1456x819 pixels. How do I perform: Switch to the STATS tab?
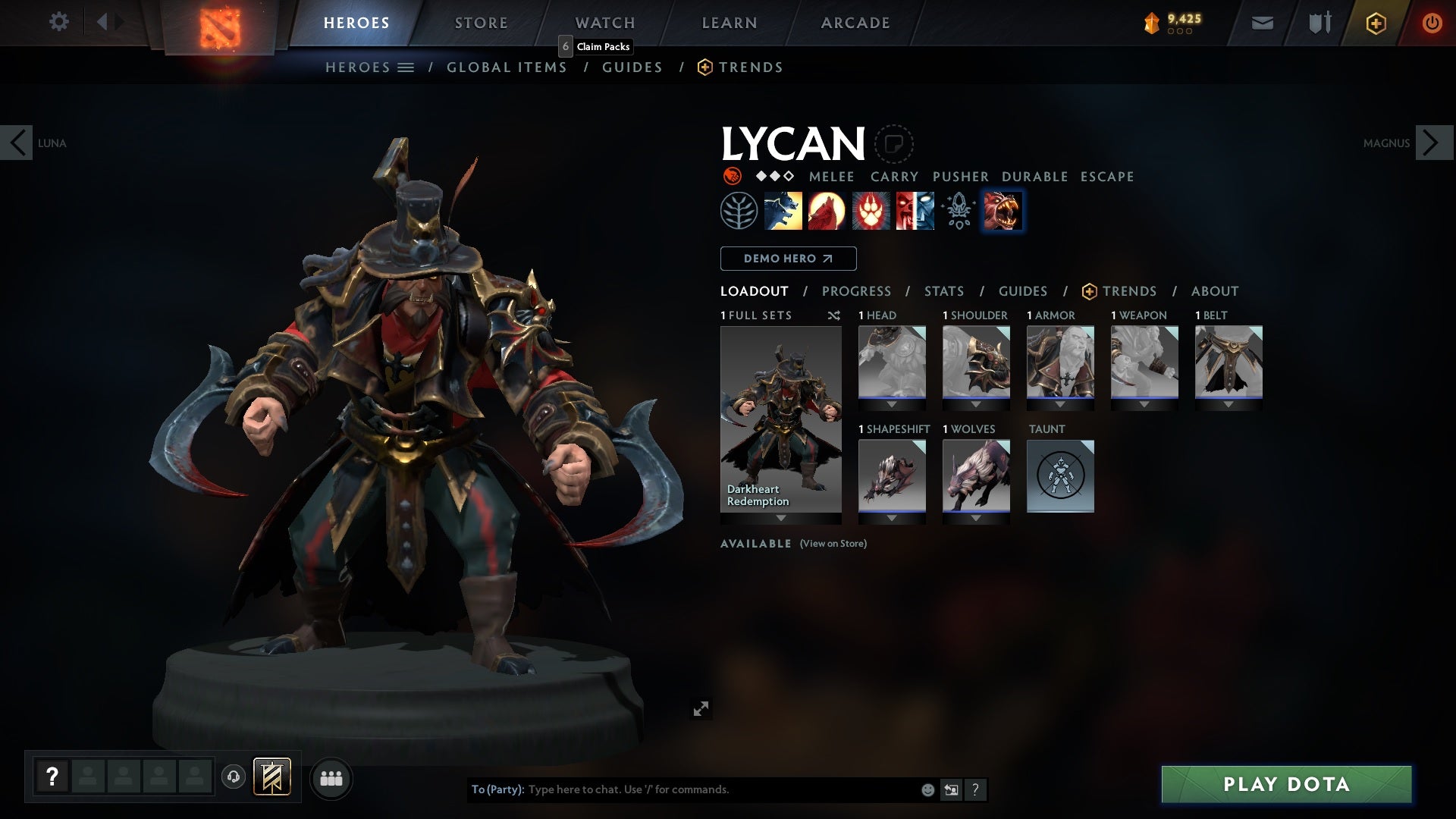tap(943, 291)
